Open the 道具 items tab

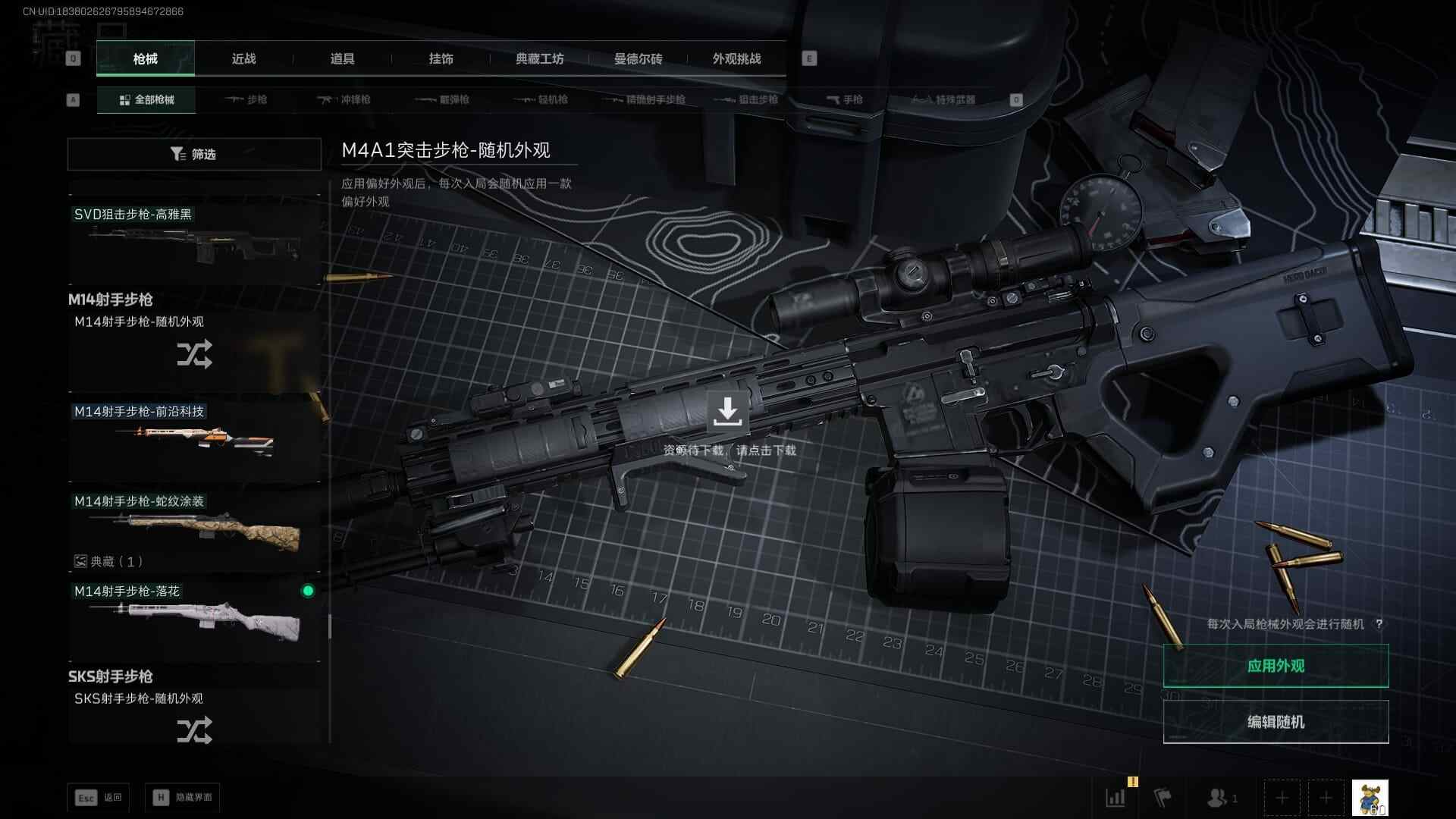pos(342,59)
